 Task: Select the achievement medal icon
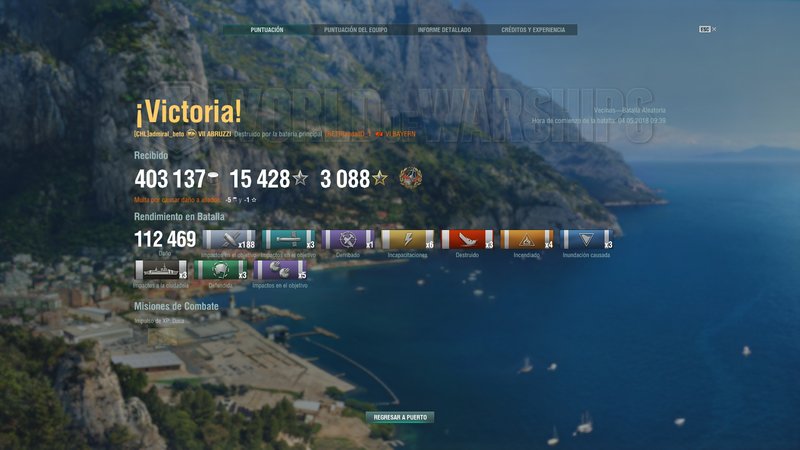410,178
